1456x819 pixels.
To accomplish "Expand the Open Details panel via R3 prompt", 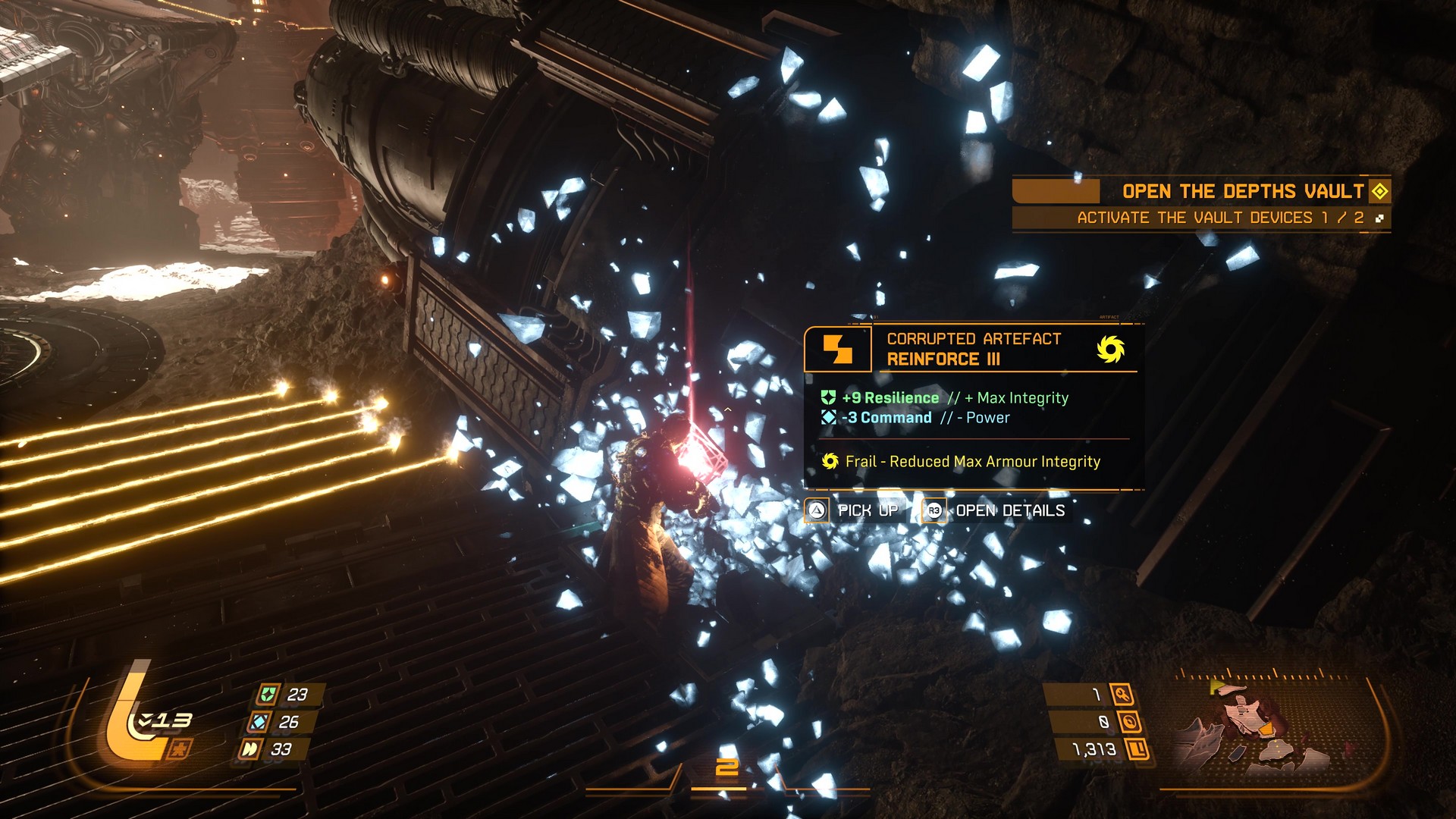I will [934, 510].
